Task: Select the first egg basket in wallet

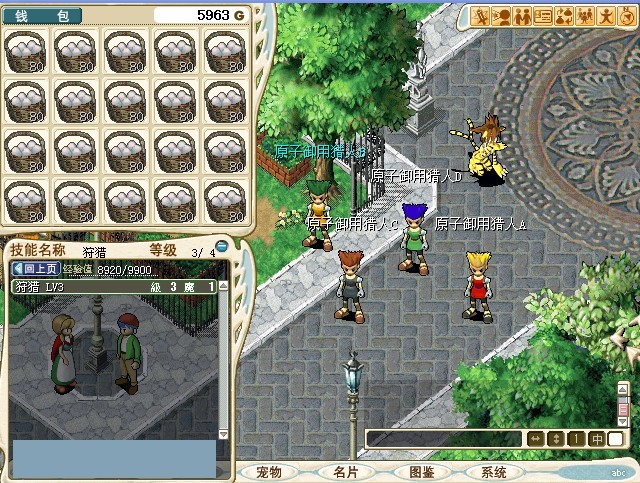Action: click(26, 50)
